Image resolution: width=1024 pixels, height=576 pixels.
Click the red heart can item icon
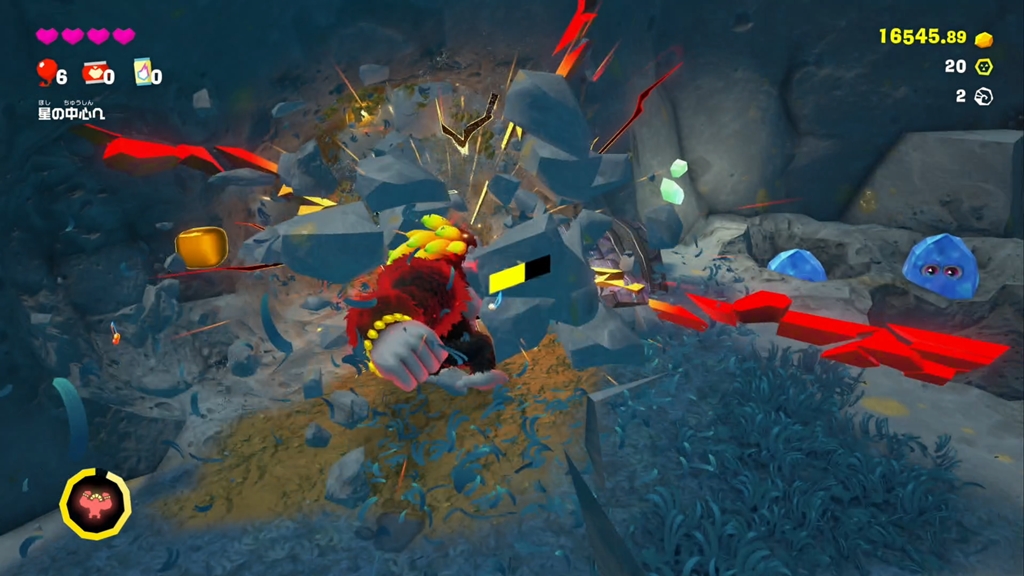(x=93, y=72)
